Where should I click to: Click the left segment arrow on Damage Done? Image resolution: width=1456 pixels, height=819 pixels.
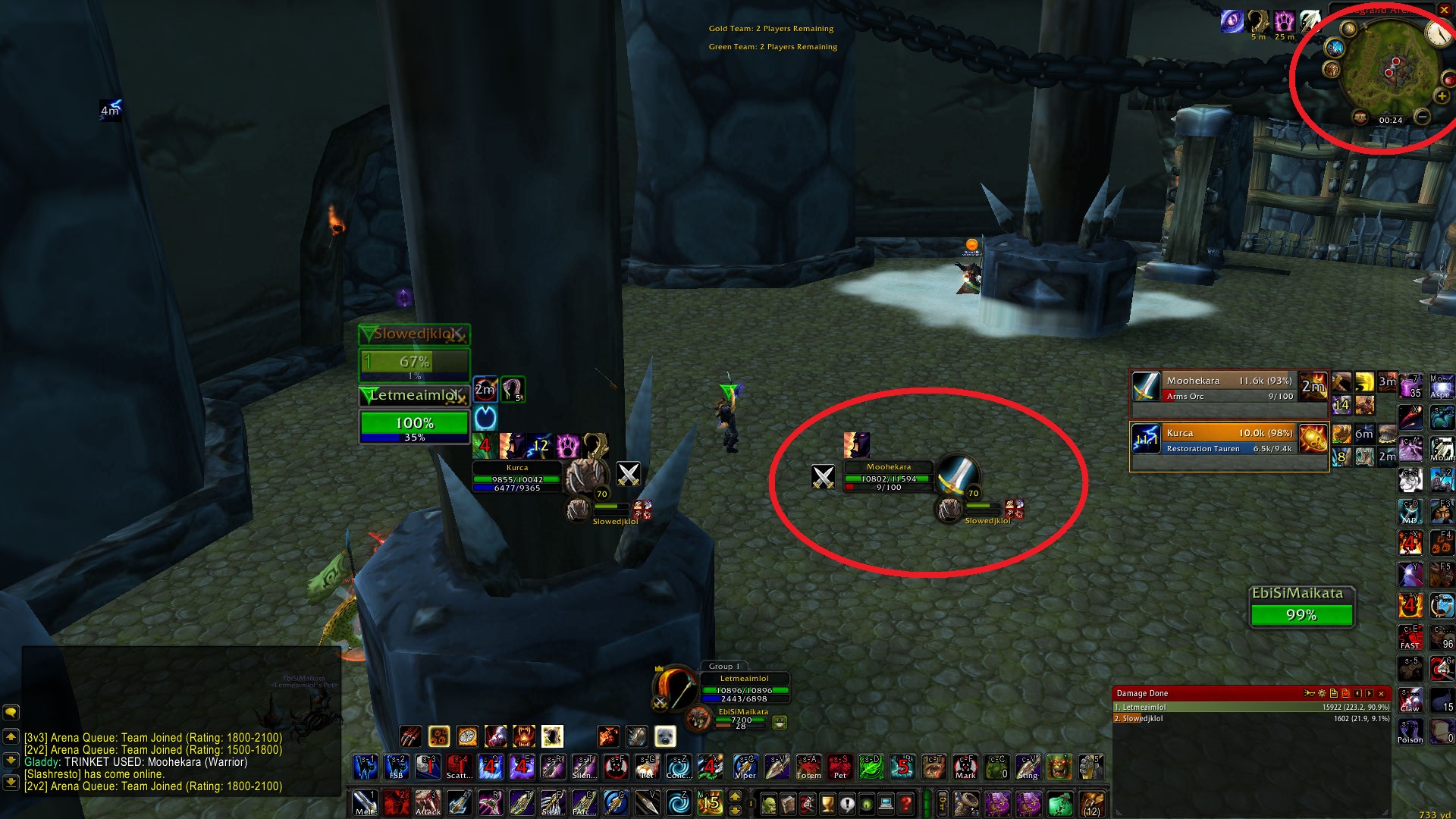click(1357, 694)
